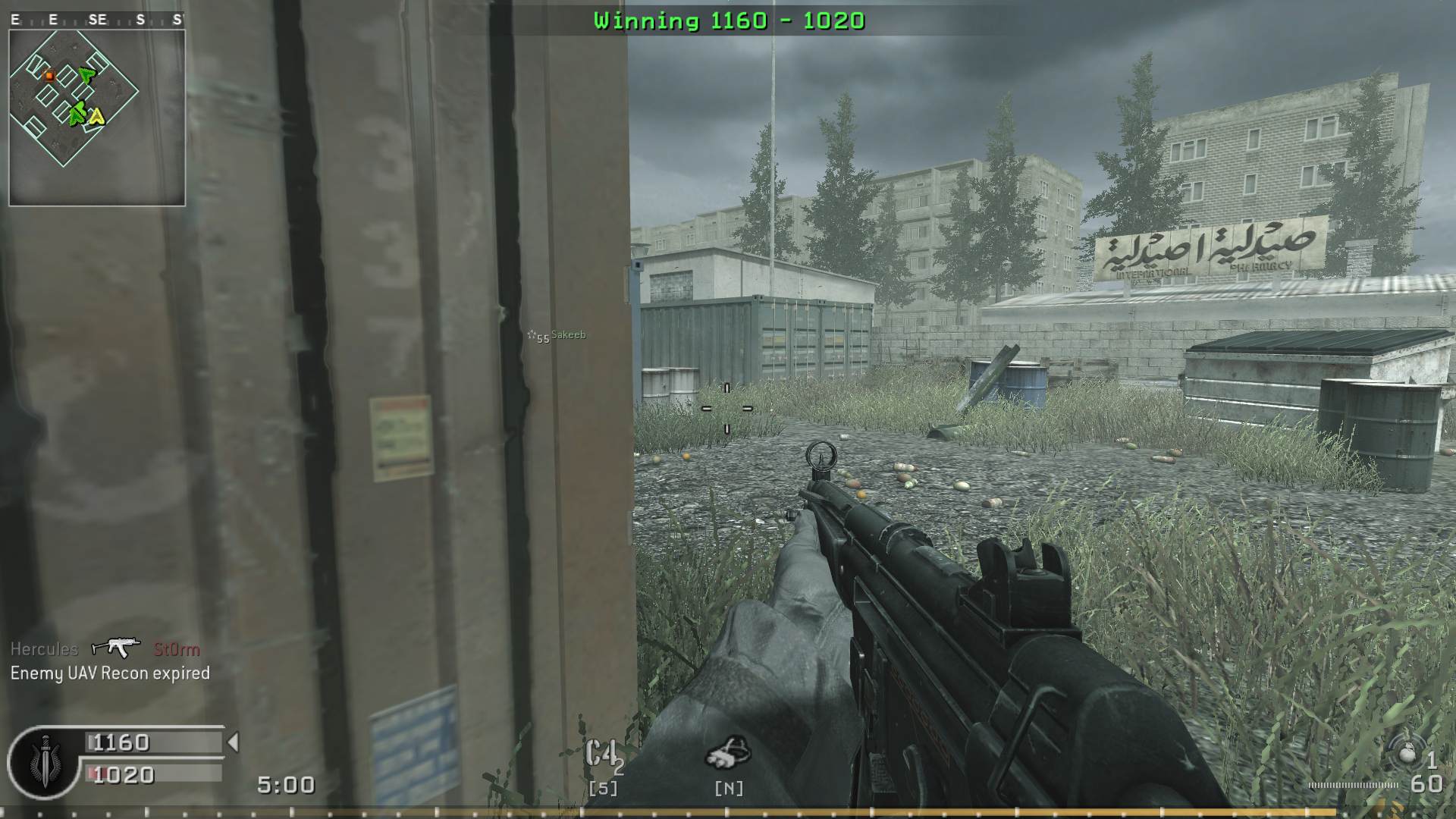Click the player name Sakeeb
This screenshot has height=819, width=1456.
(x=567, y=335)
